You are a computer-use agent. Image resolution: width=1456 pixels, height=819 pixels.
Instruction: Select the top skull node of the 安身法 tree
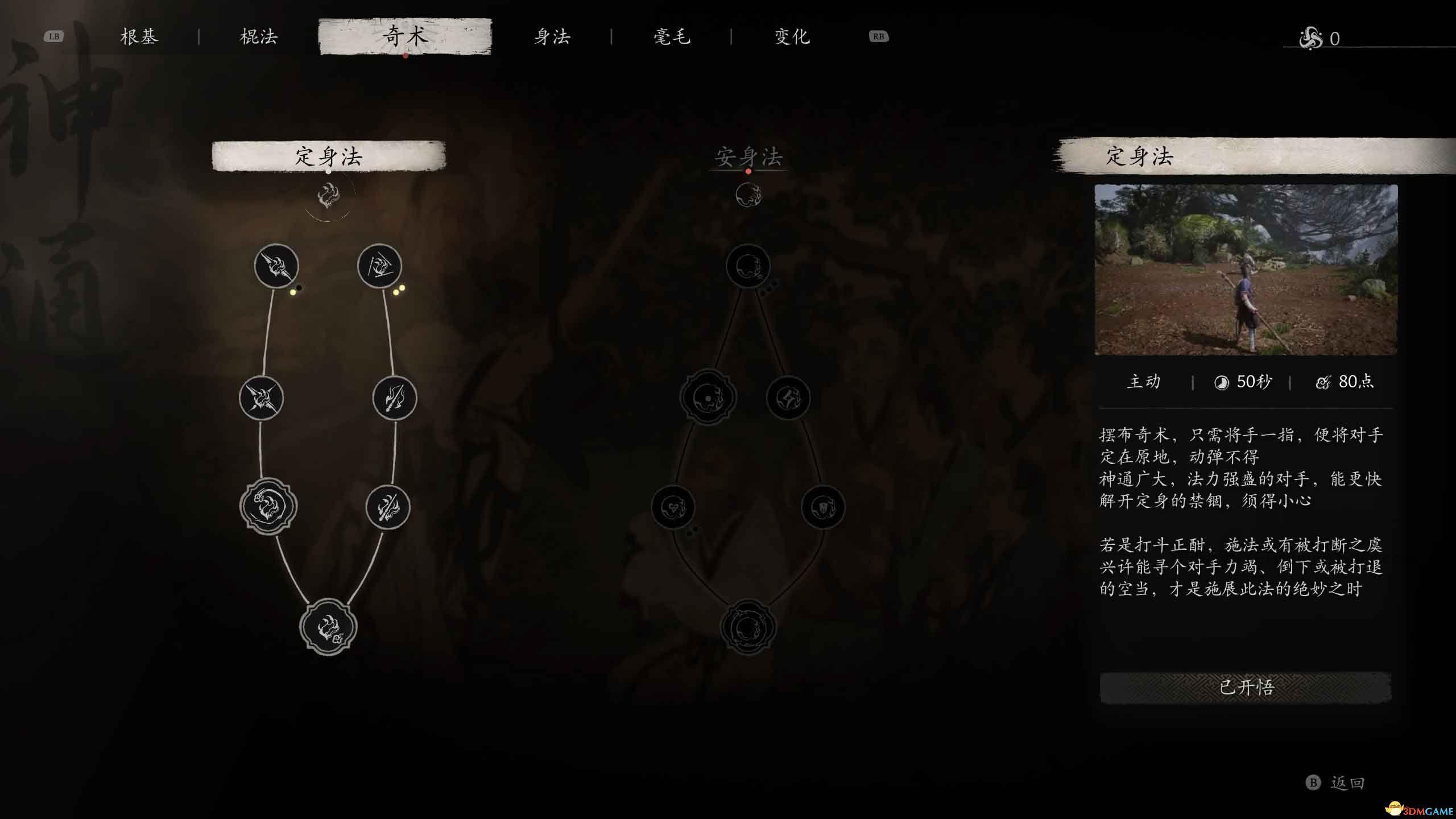click(x=750, y=266)
